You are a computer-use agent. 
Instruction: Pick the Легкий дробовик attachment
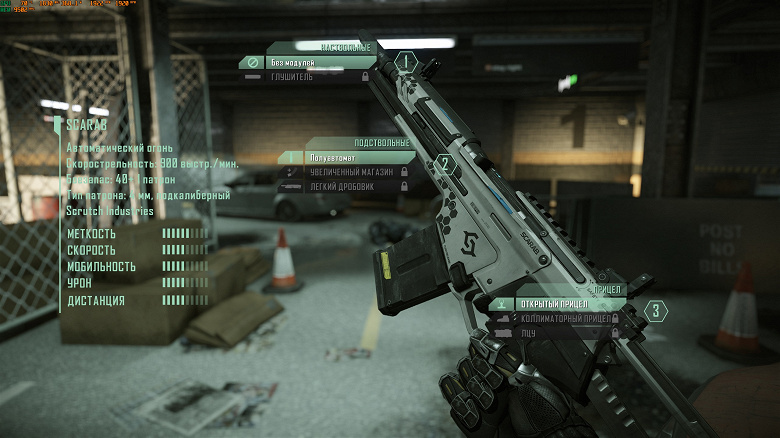coord(345,185)
